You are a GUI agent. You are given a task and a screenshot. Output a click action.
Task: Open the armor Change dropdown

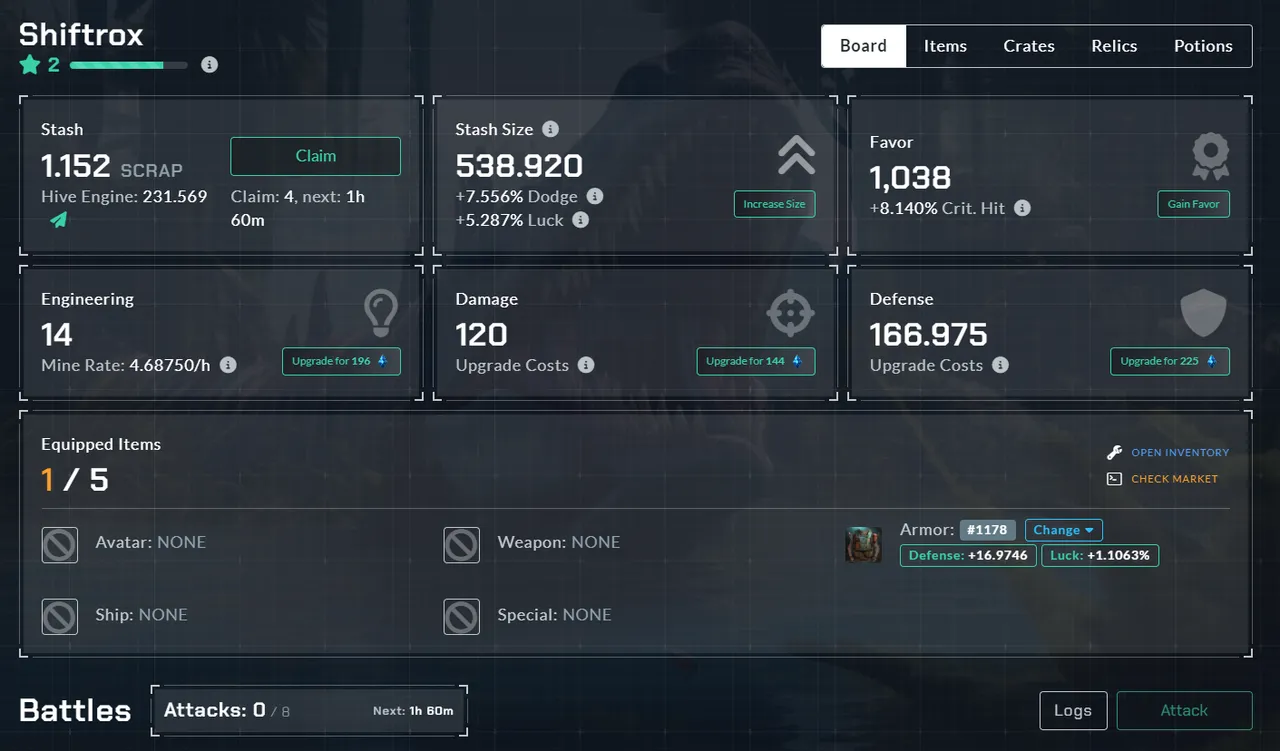[x=1063, y=530]
